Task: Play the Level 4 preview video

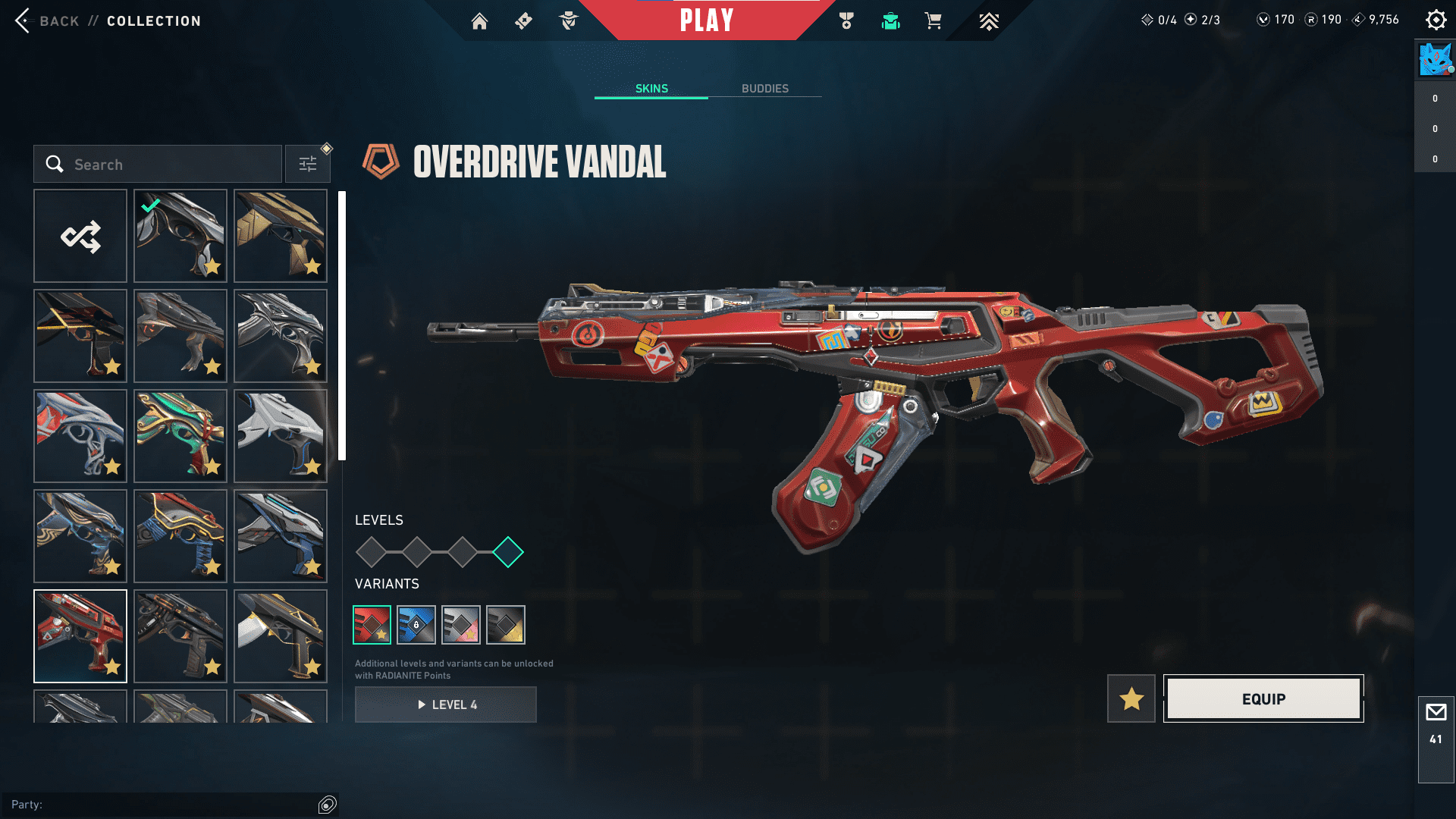Action: click(x=446, y=704)
